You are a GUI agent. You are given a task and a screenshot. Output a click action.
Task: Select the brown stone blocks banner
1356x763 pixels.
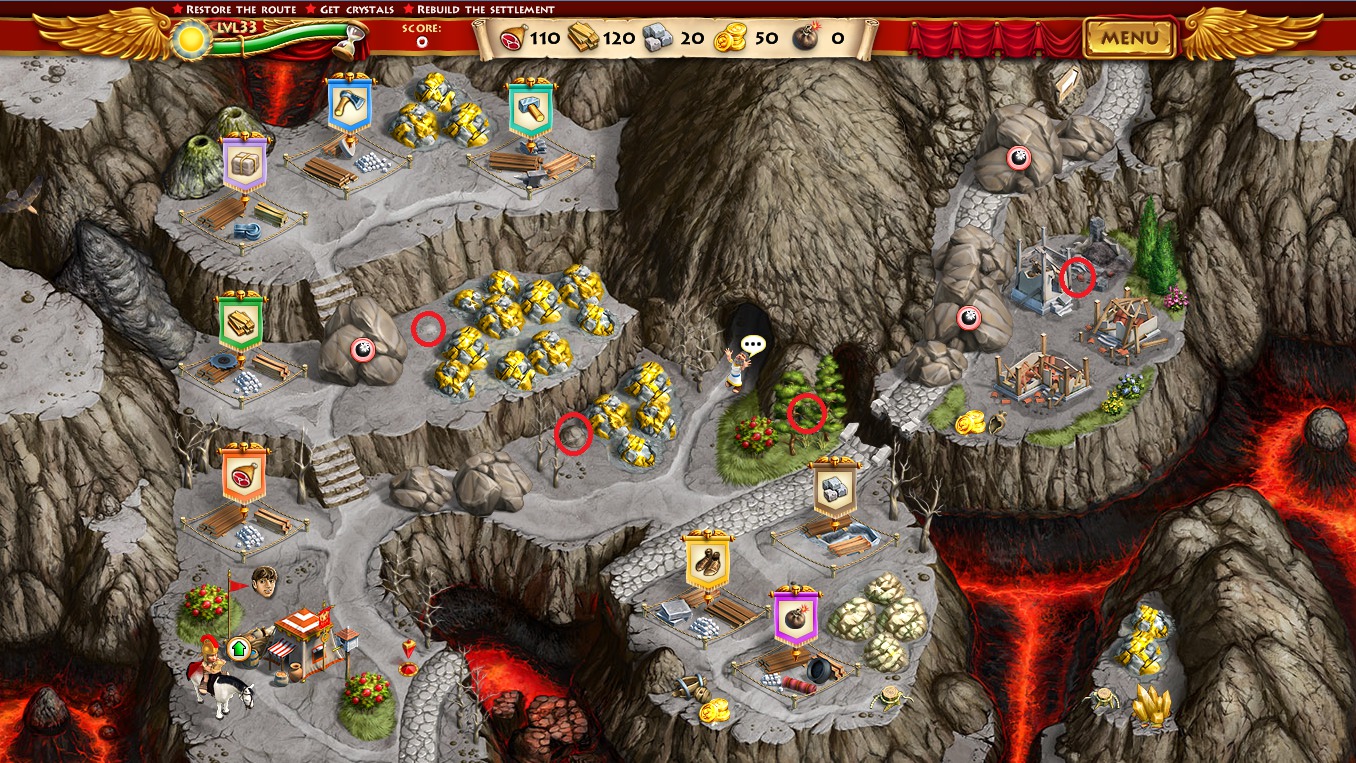pos(835,488)
